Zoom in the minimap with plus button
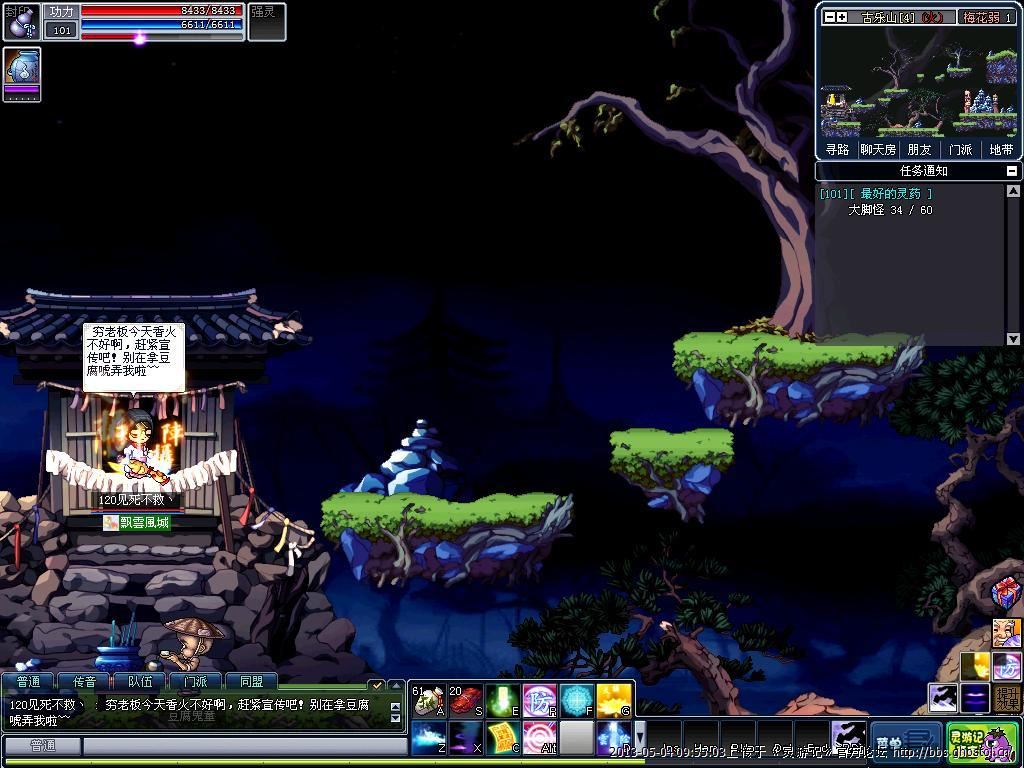Viewport: 1024px width, 768px height. point(842,17)
